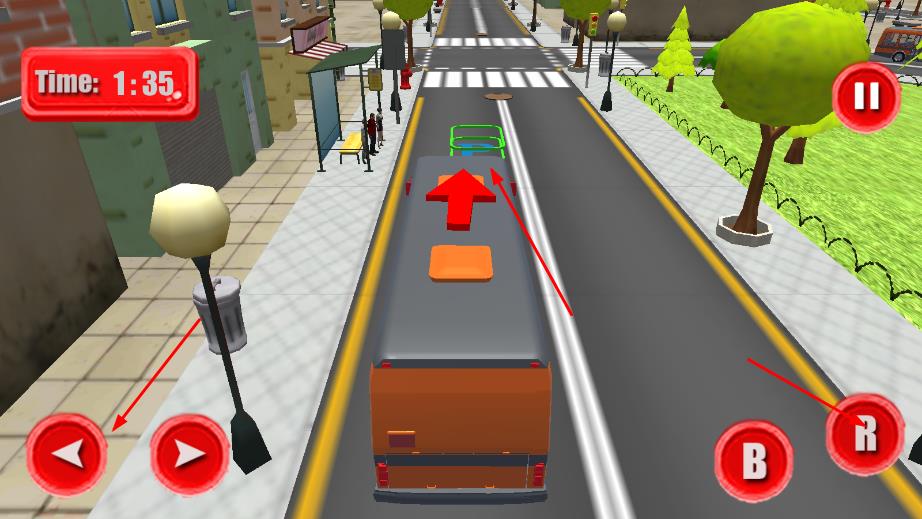Pause the game with the pause button

pos(866,96)
